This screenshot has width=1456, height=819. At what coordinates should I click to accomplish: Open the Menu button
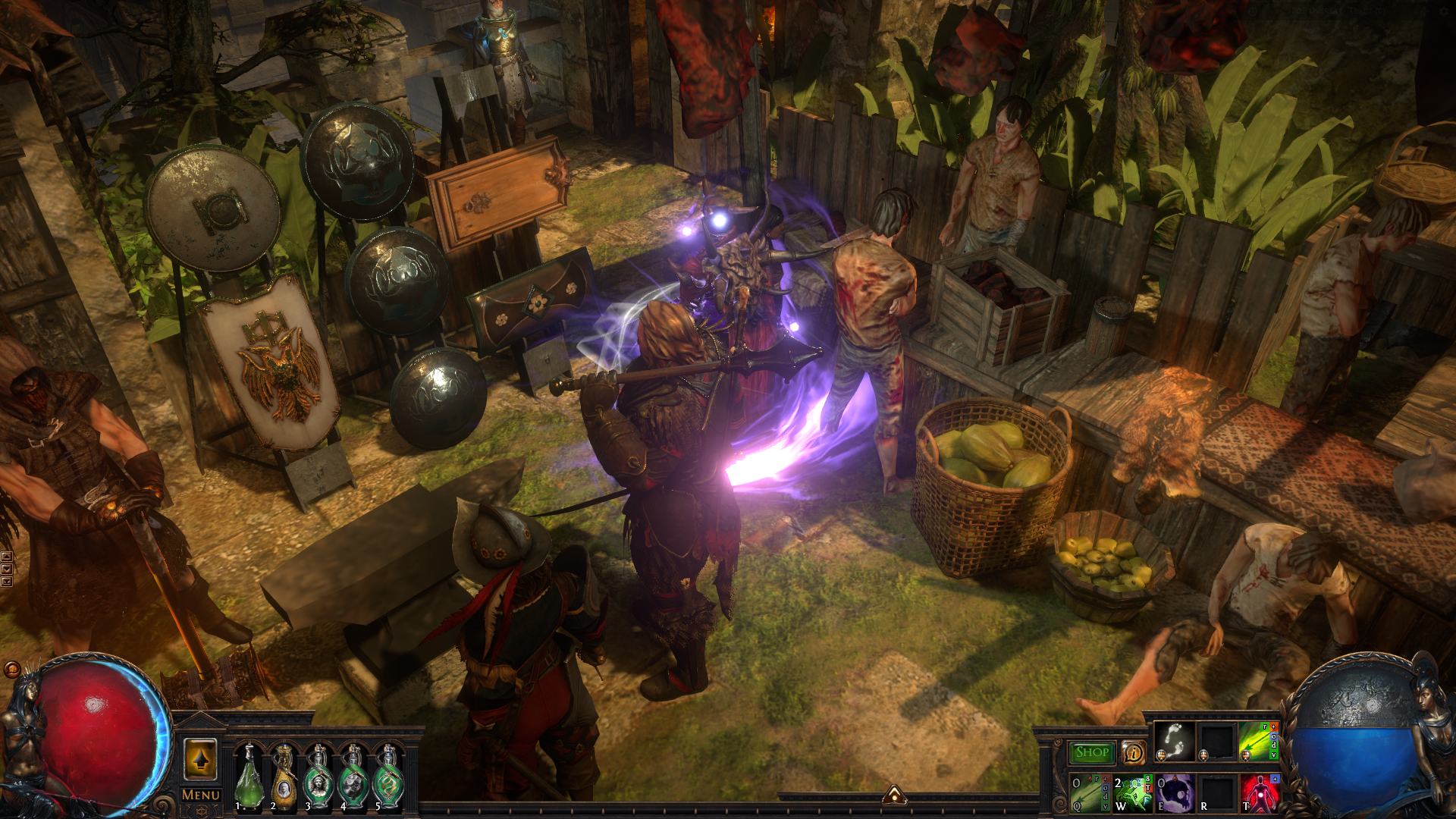201,795
